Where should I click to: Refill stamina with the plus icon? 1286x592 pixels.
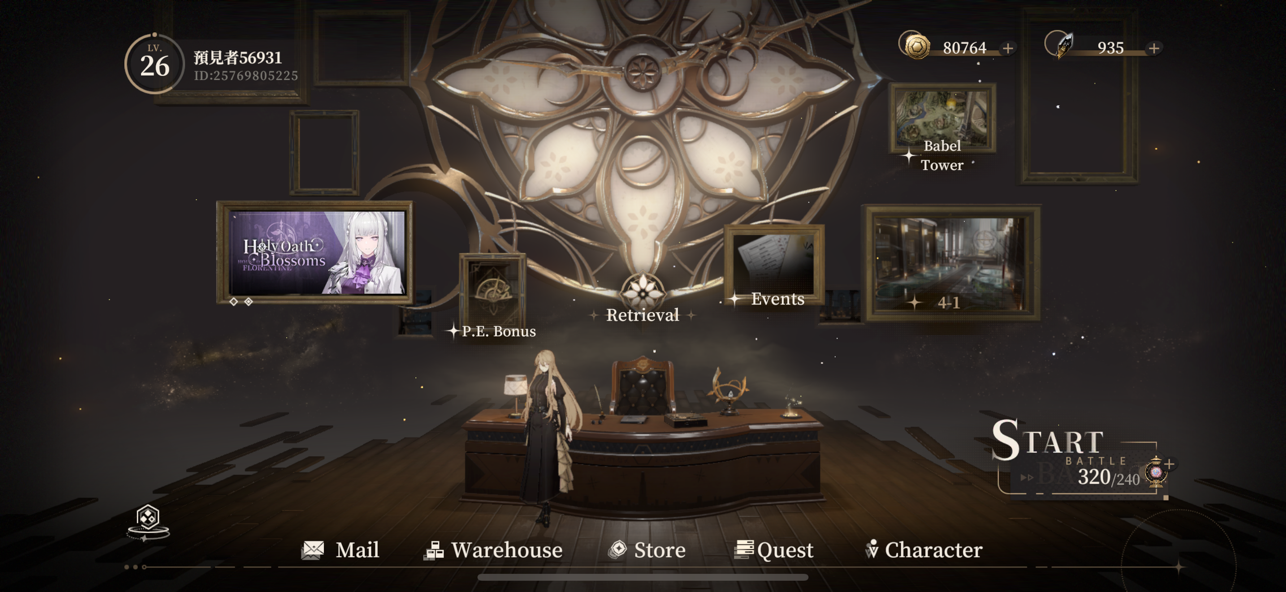click(x=1168, y=464)
